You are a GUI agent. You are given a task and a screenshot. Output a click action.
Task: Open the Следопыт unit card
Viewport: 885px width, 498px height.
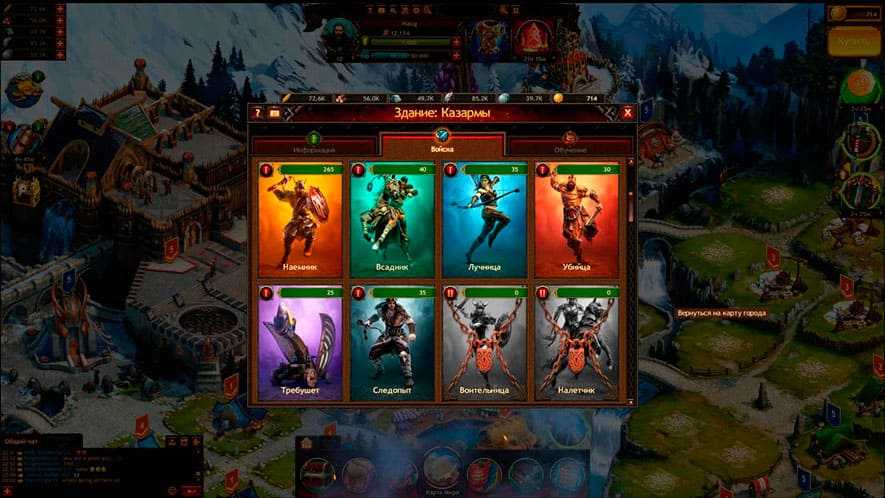pyautogui.click(x=392, y=343)
